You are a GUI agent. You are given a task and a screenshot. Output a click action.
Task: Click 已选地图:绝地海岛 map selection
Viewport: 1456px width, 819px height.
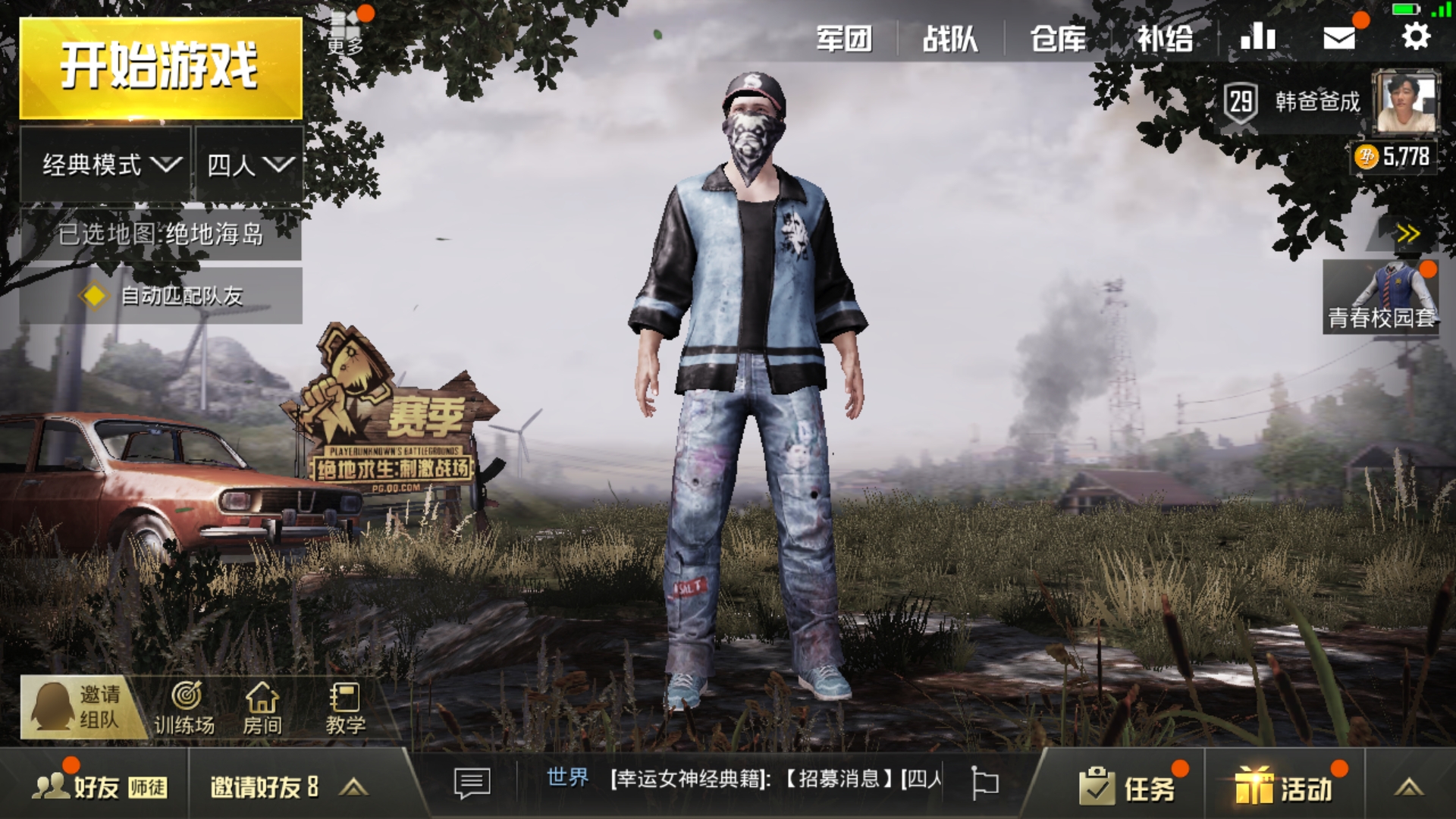[162, 236]
